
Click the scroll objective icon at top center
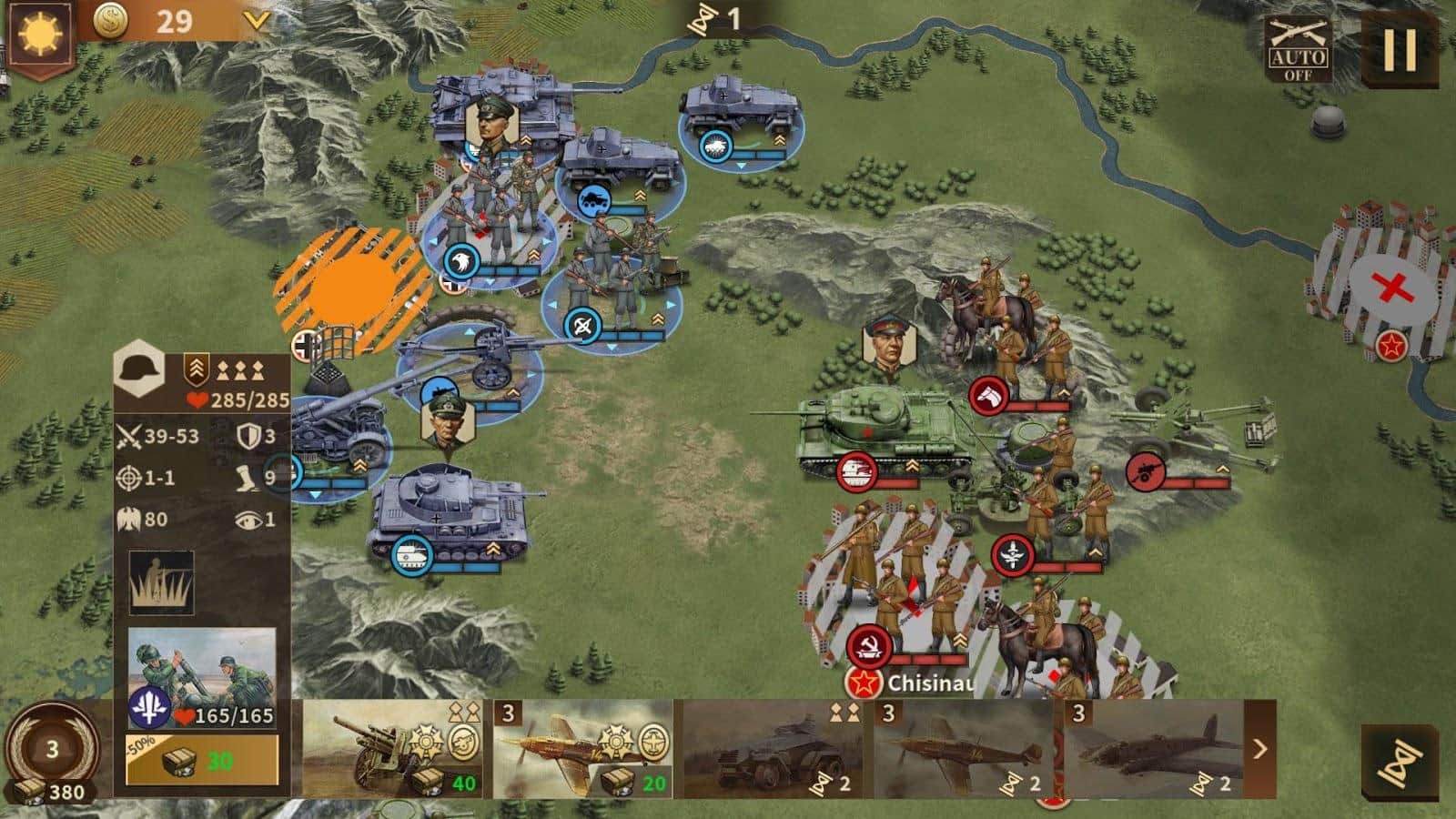coord(701,20)
